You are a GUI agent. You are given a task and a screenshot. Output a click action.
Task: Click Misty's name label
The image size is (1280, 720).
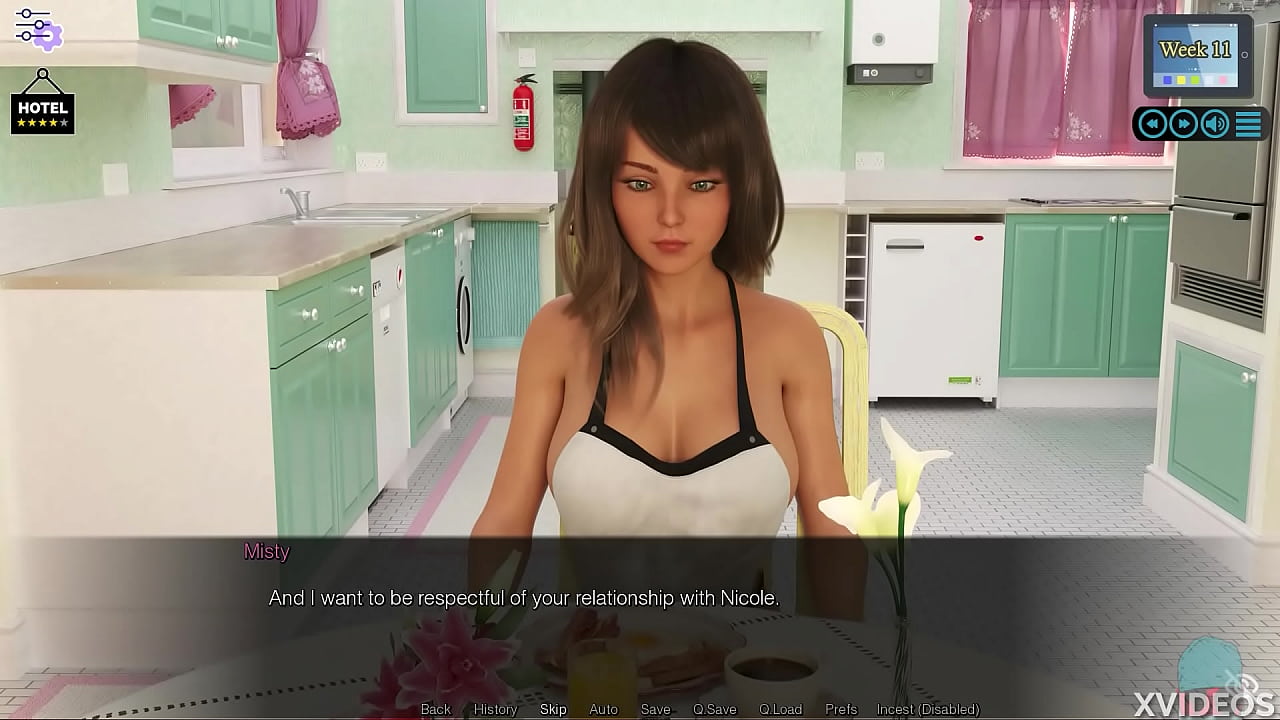click(267, 551)
